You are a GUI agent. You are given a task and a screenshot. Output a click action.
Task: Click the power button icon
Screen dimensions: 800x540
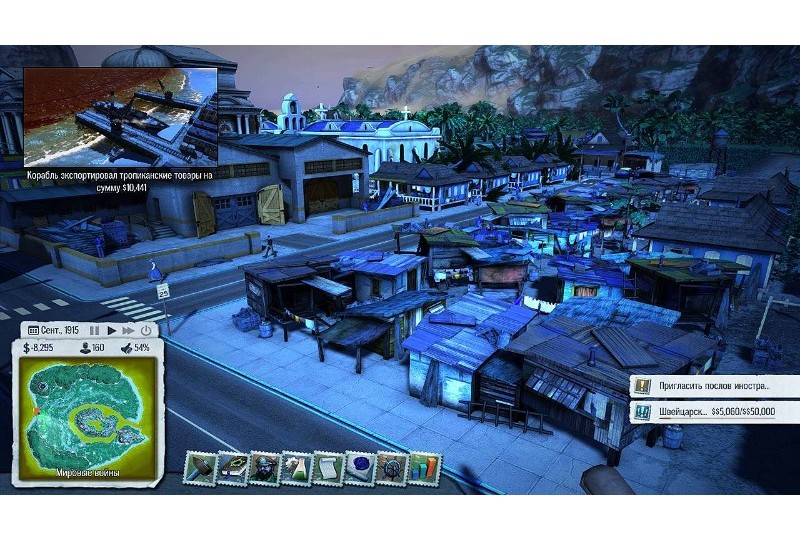pyautogui.click(x=146, y=329)
